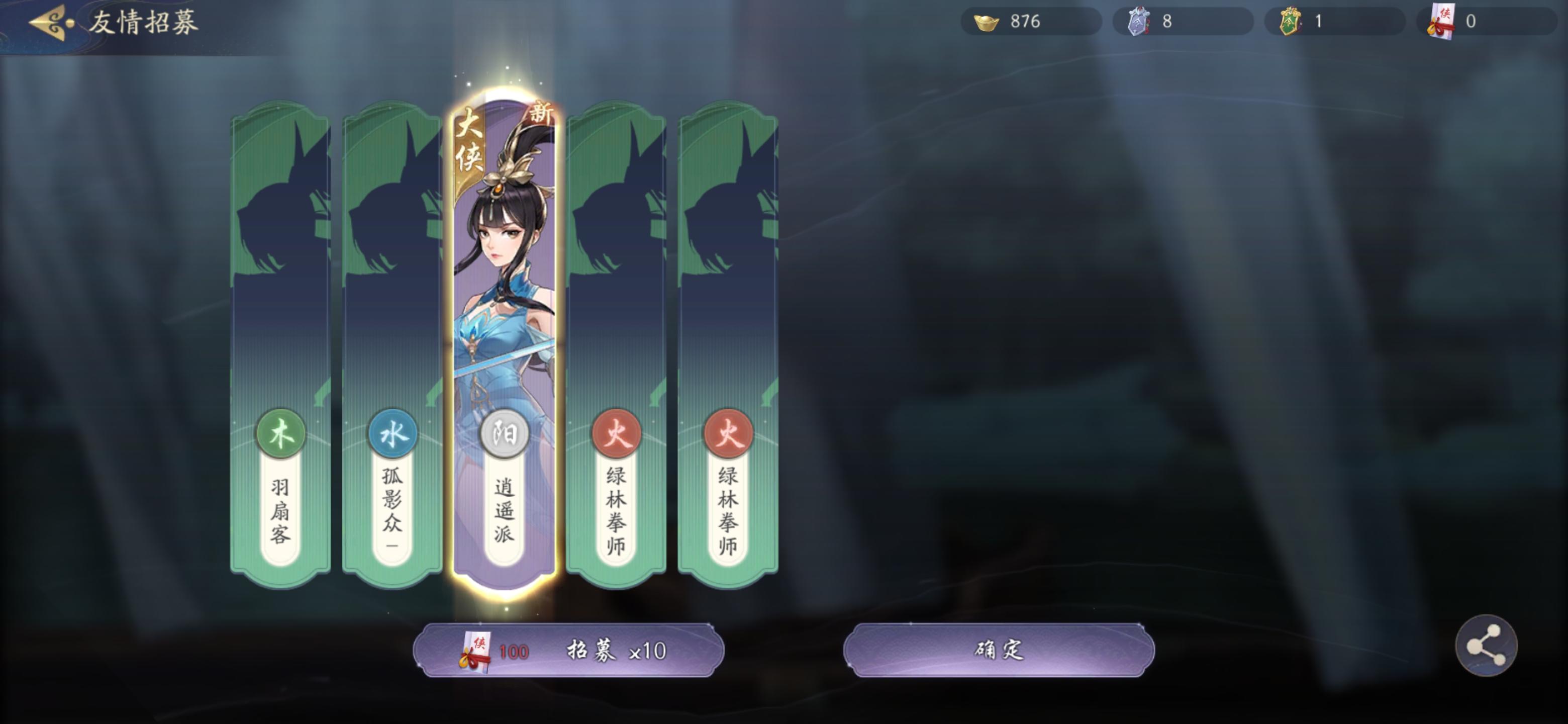Click the silver 令 token icon showing 8

1140,22
